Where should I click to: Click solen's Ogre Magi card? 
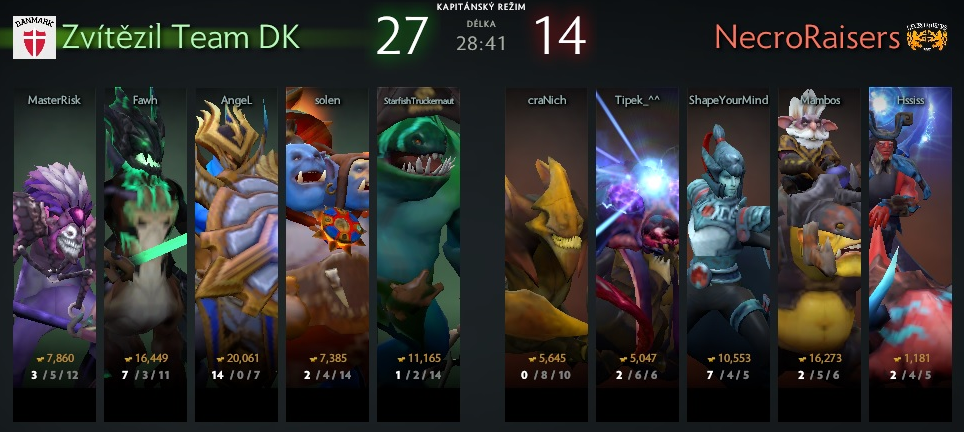(327, 240)
